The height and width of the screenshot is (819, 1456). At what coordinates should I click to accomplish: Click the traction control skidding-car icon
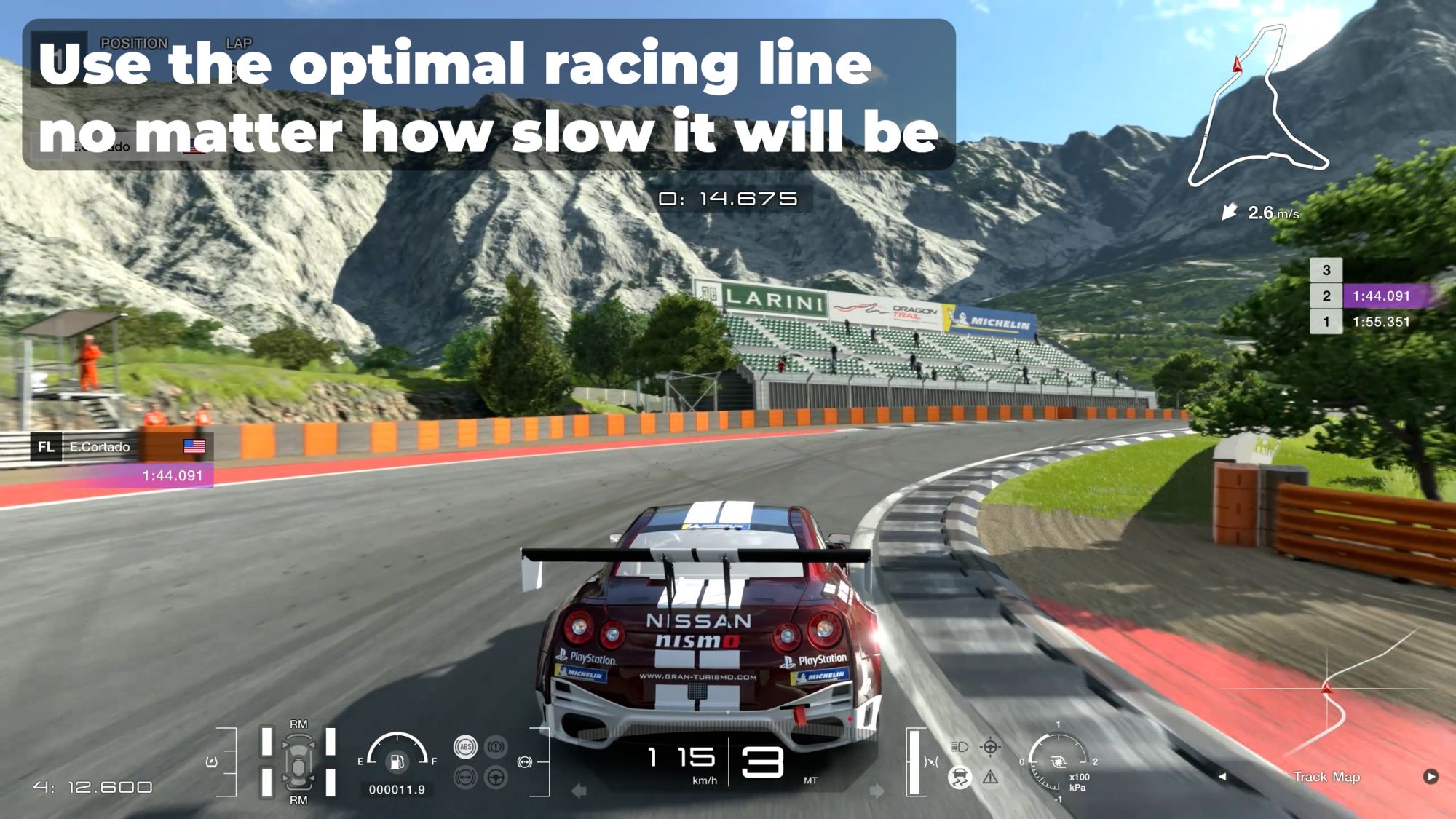coord(960,778)
